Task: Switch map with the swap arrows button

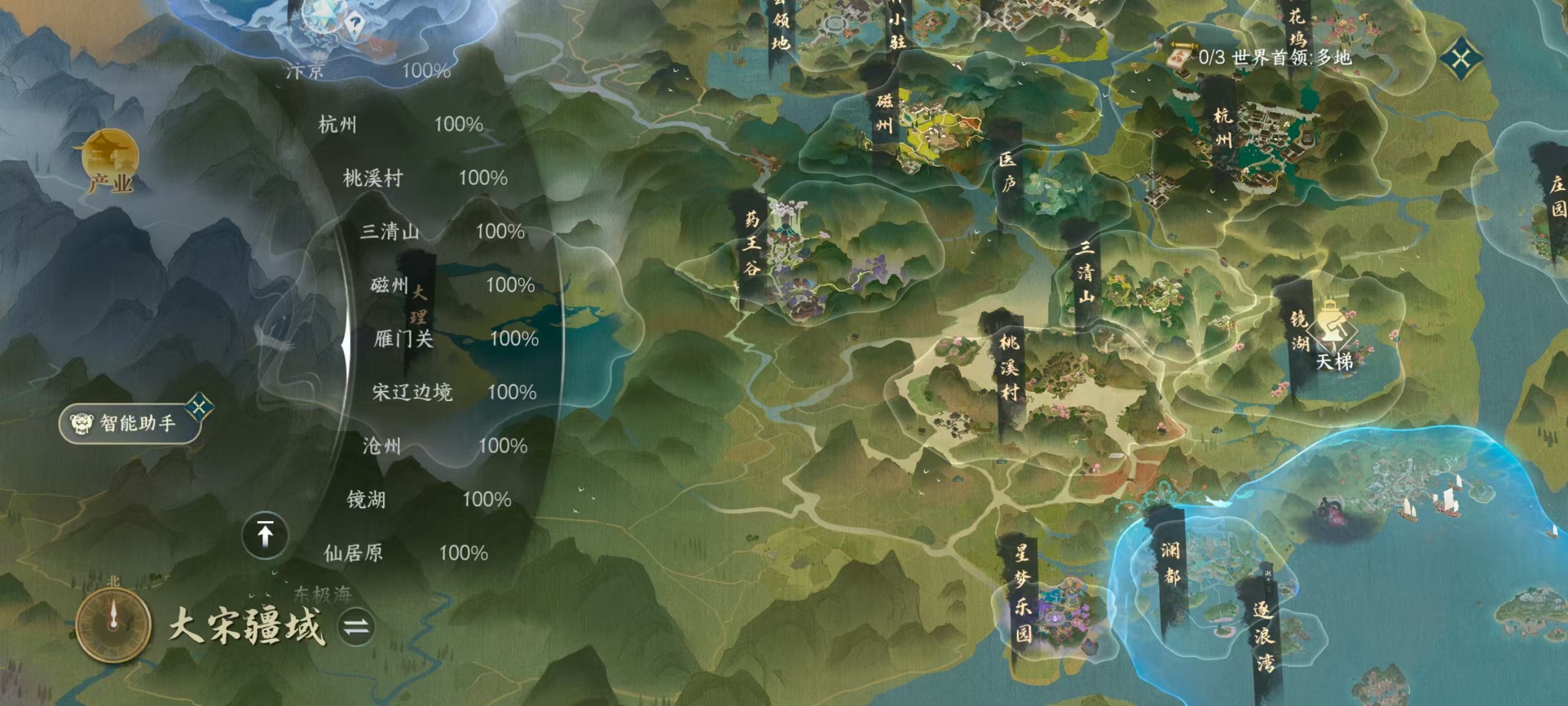Action: pyautogui.click(x=356, y=626)
